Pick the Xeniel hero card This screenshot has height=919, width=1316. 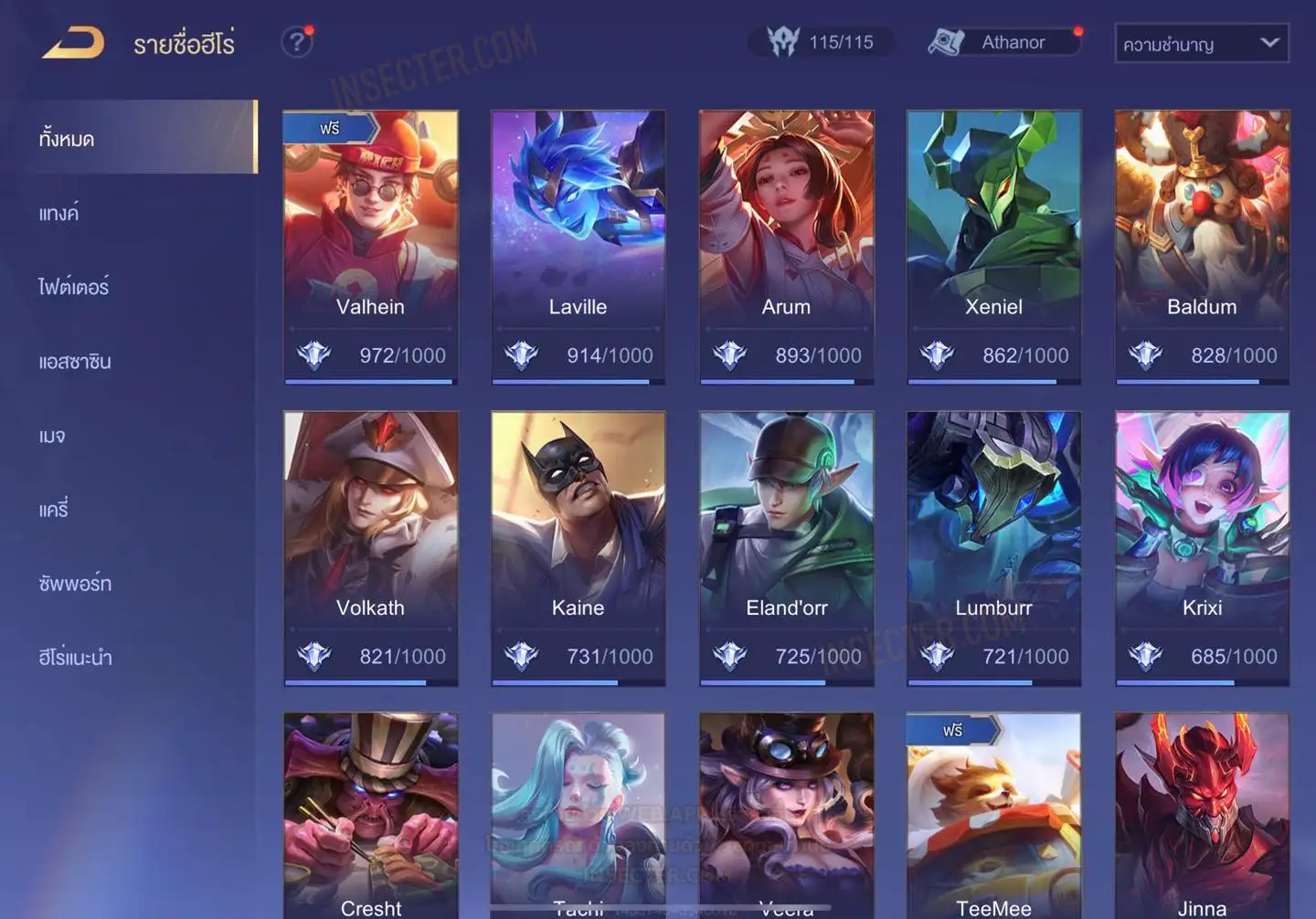point(993,247)
